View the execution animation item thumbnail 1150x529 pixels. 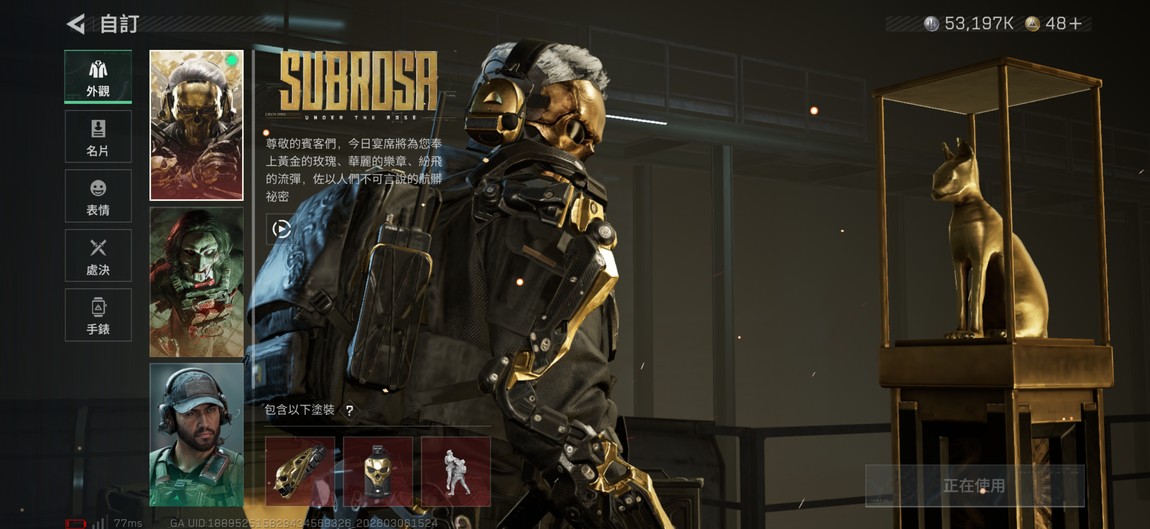(456, 471)
